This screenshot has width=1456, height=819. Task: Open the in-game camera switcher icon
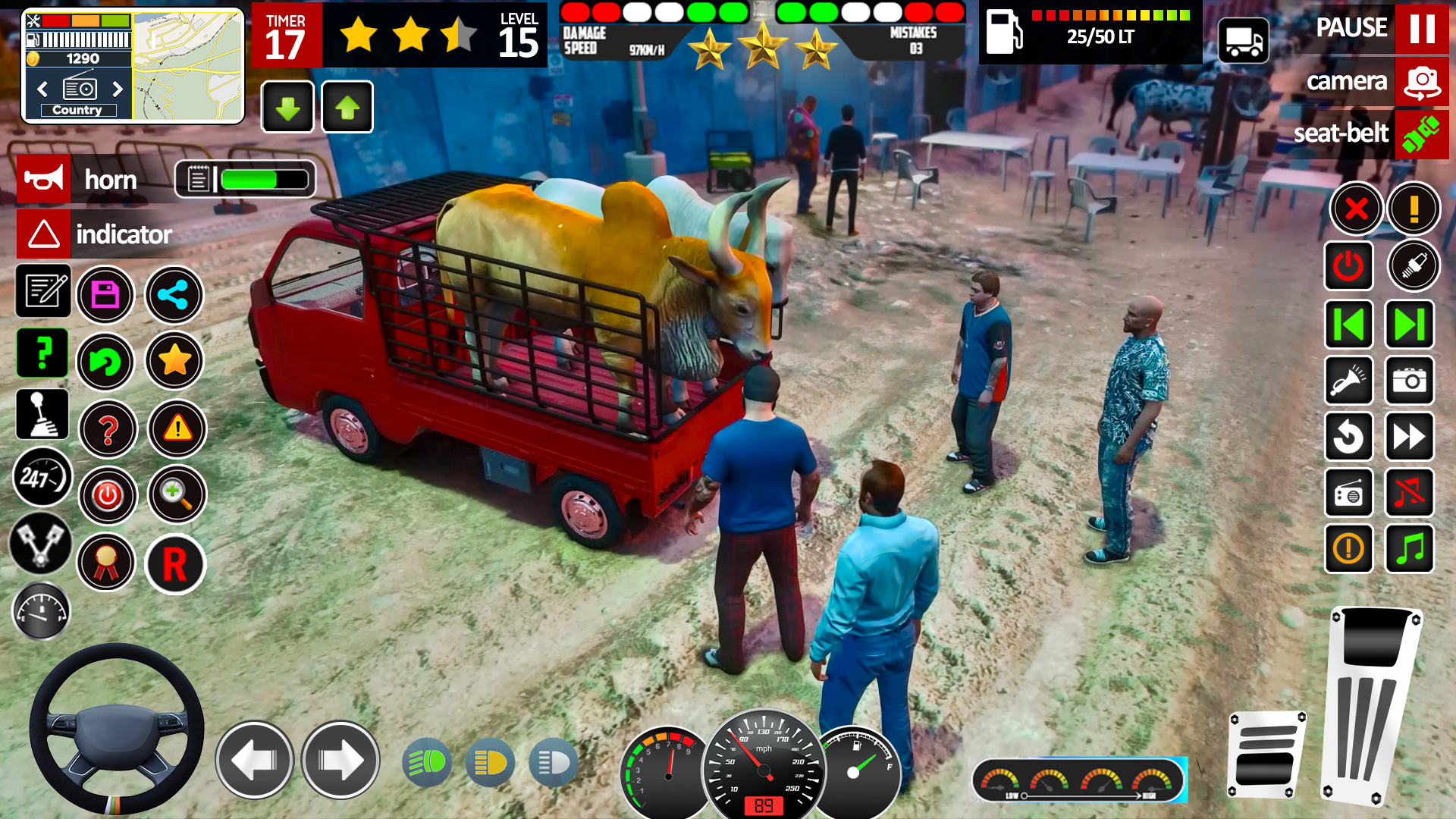[1422, 82]
